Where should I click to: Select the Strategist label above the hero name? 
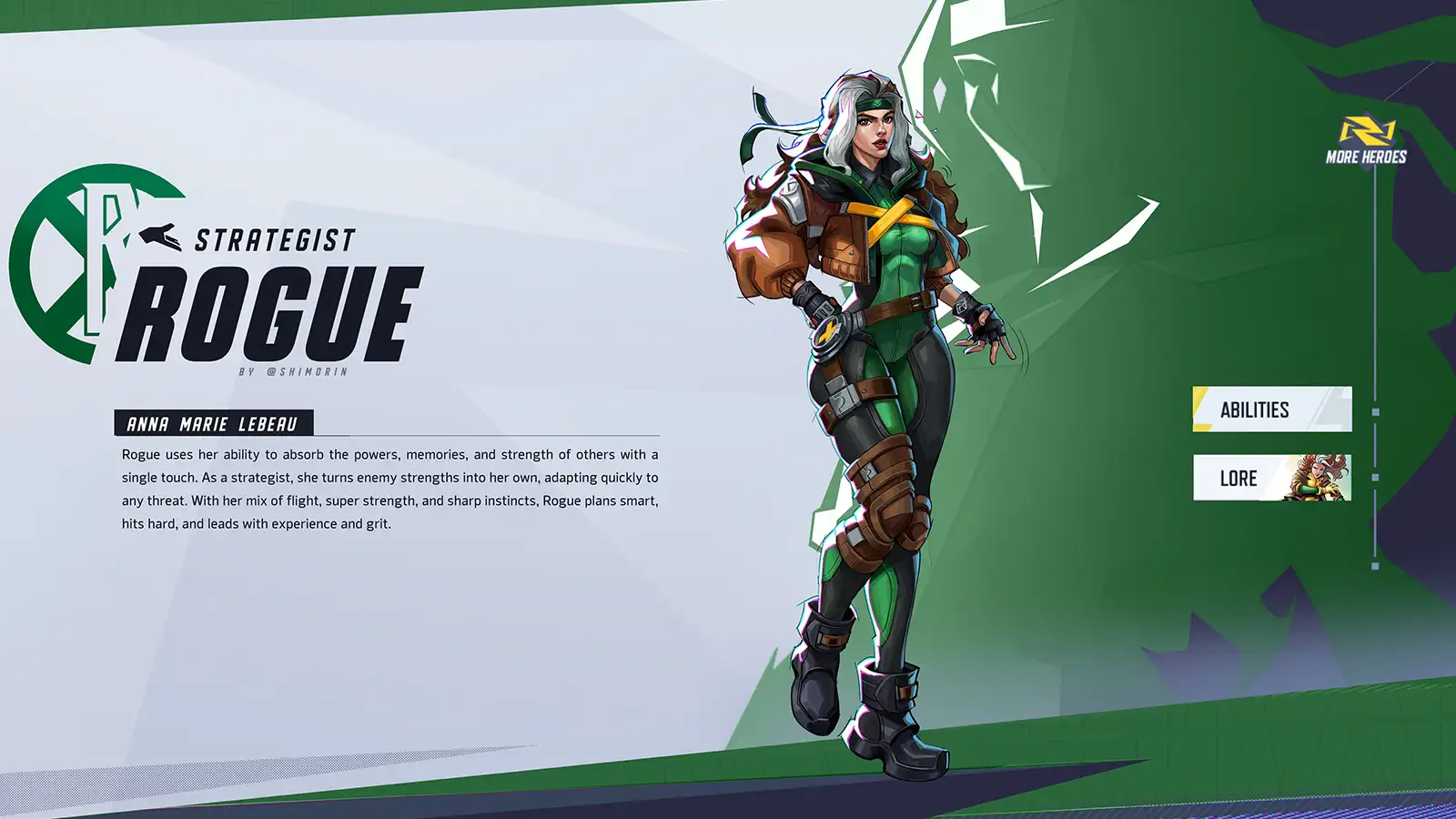coord(273,238)
